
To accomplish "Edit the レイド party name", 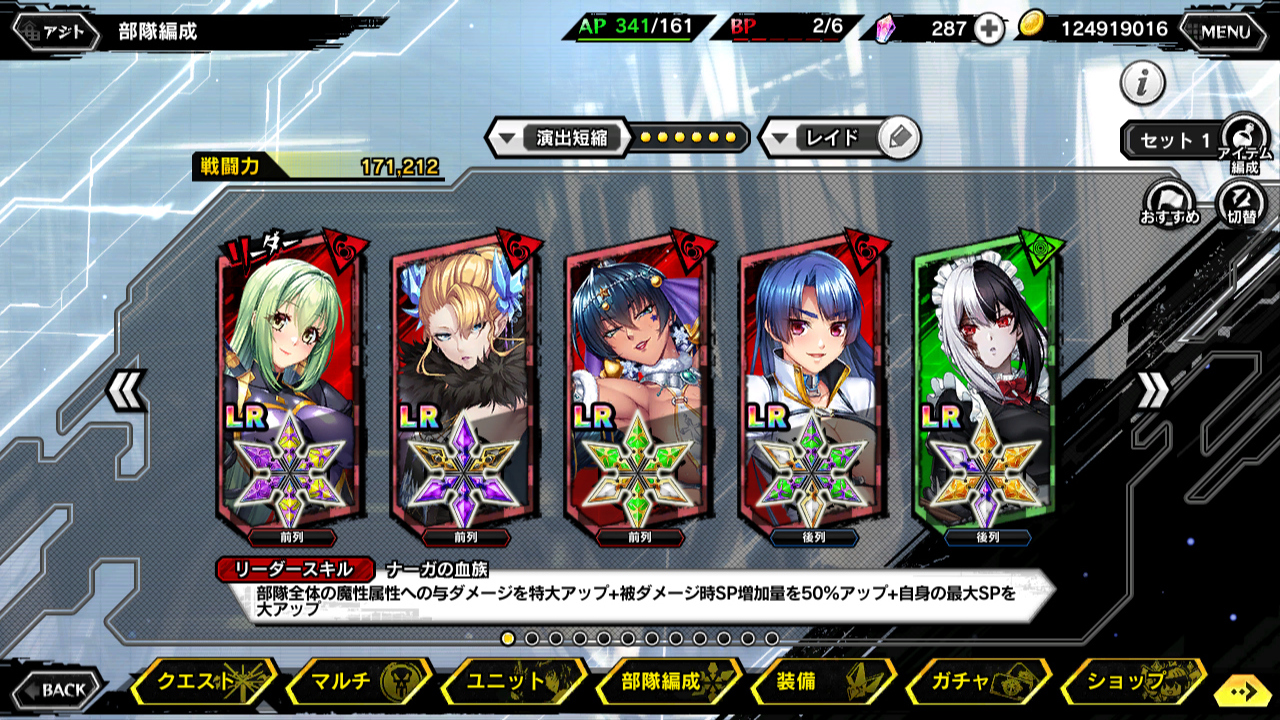I will 899,138.
